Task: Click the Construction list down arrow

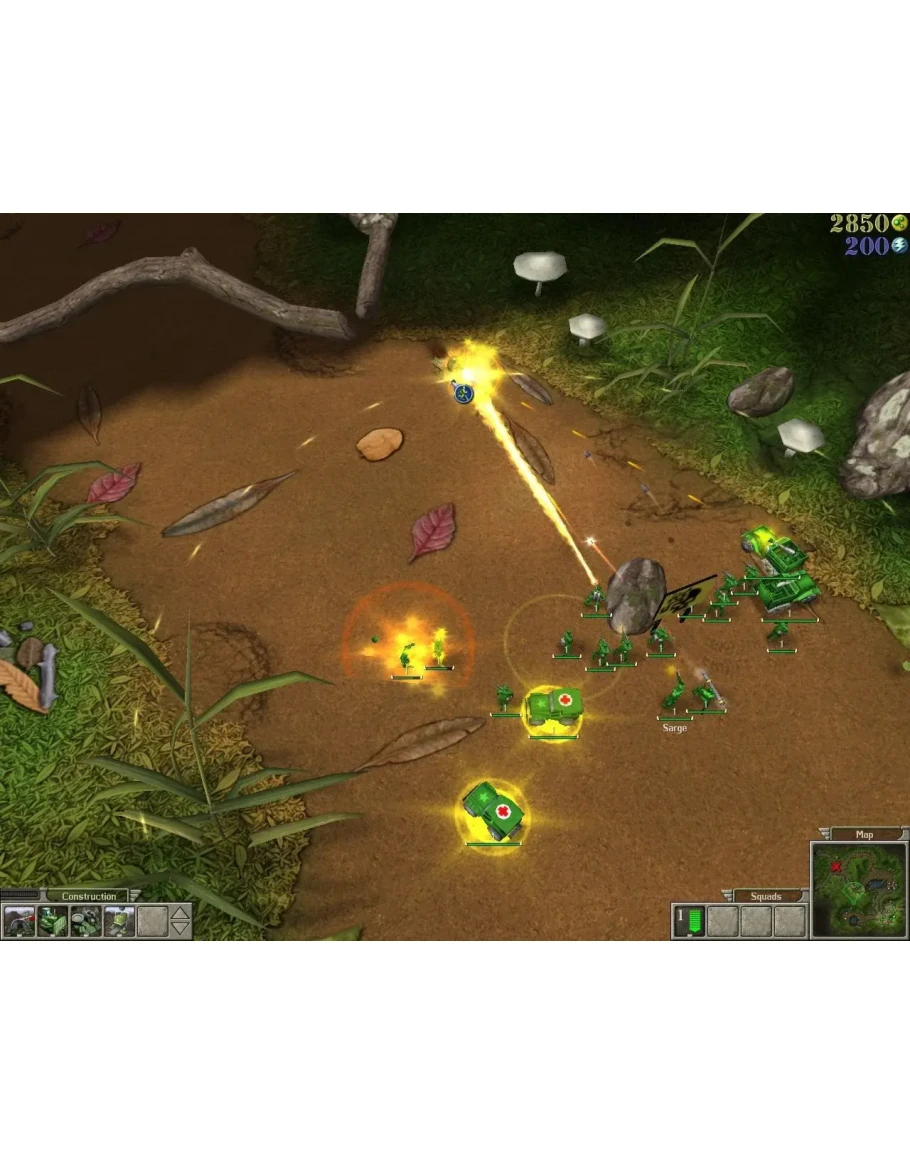Action: 180,929
